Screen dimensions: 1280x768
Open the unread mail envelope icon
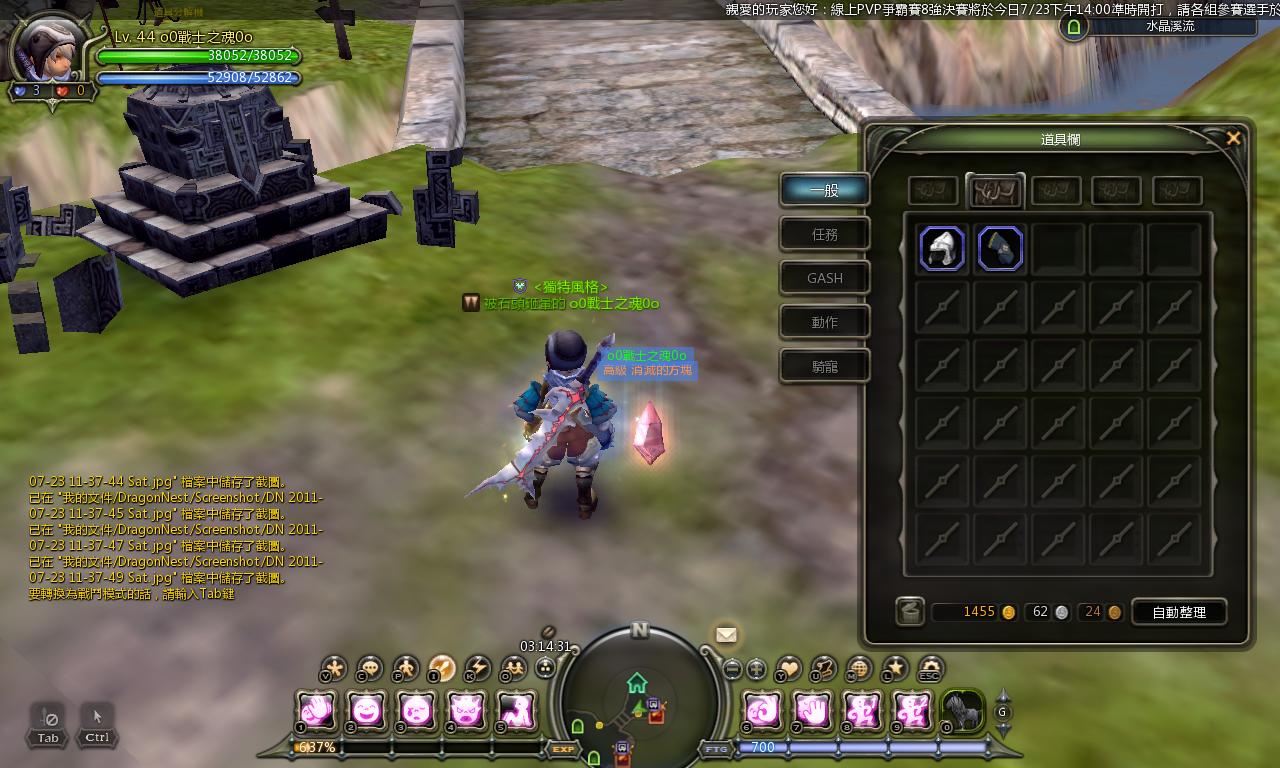[x=727, y=635]
